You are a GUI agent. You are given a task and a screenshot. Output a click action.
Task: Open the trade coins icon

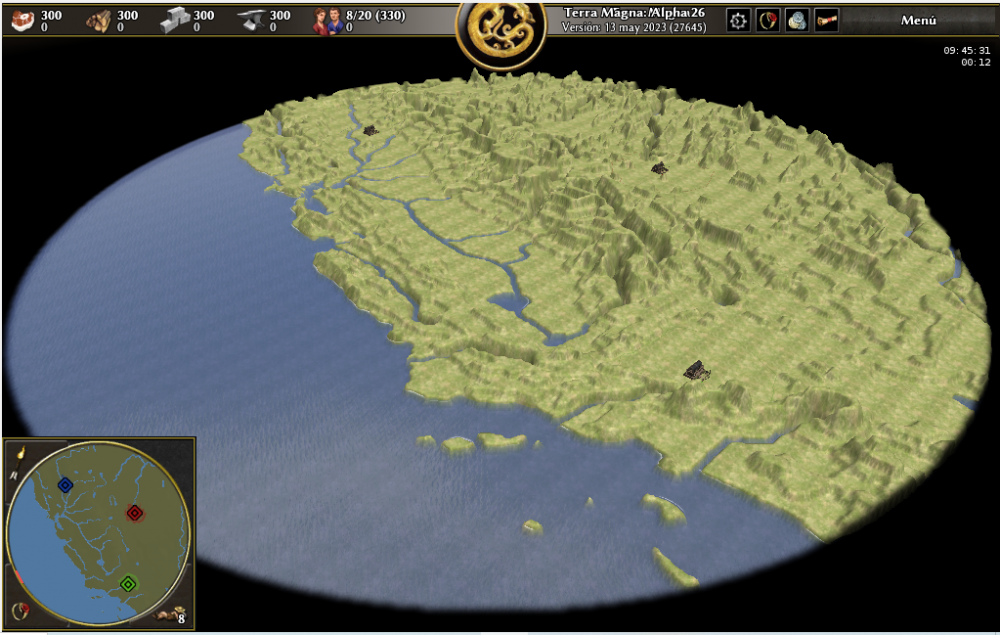tap(796, 21)
